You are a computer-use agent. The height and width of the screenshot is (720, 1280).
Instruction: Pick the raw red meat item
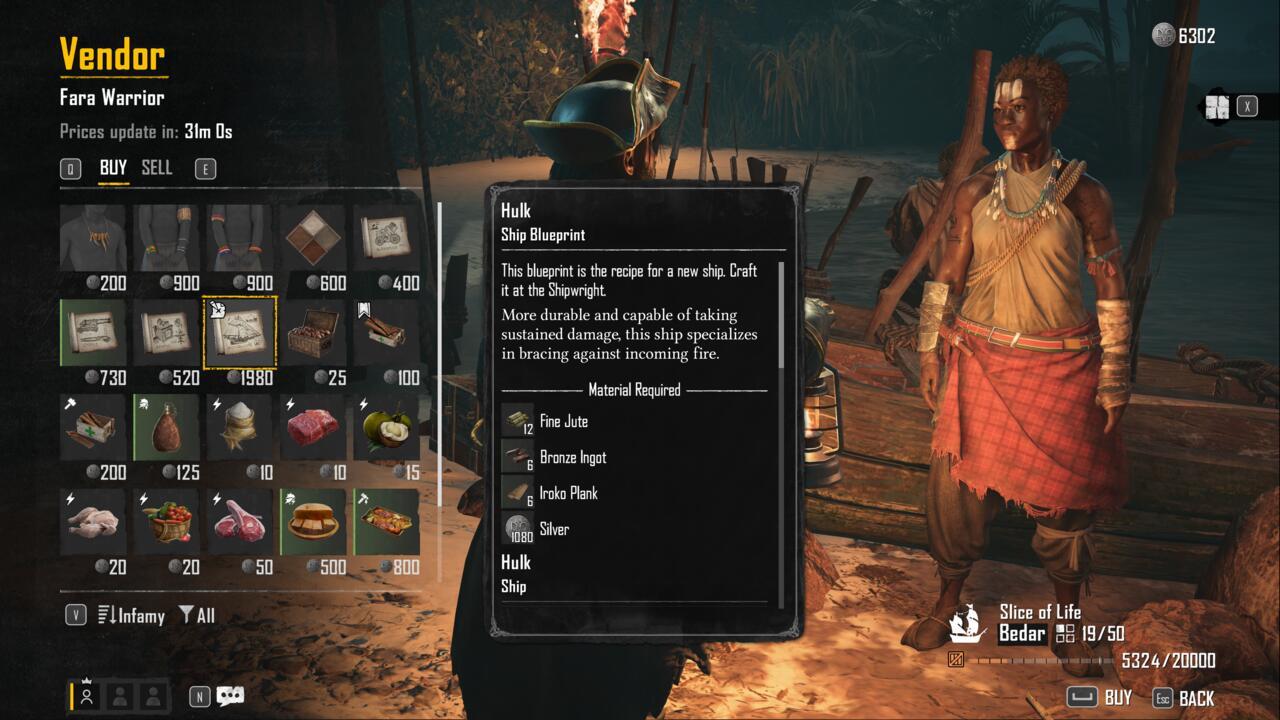click(x=313, y=427)
